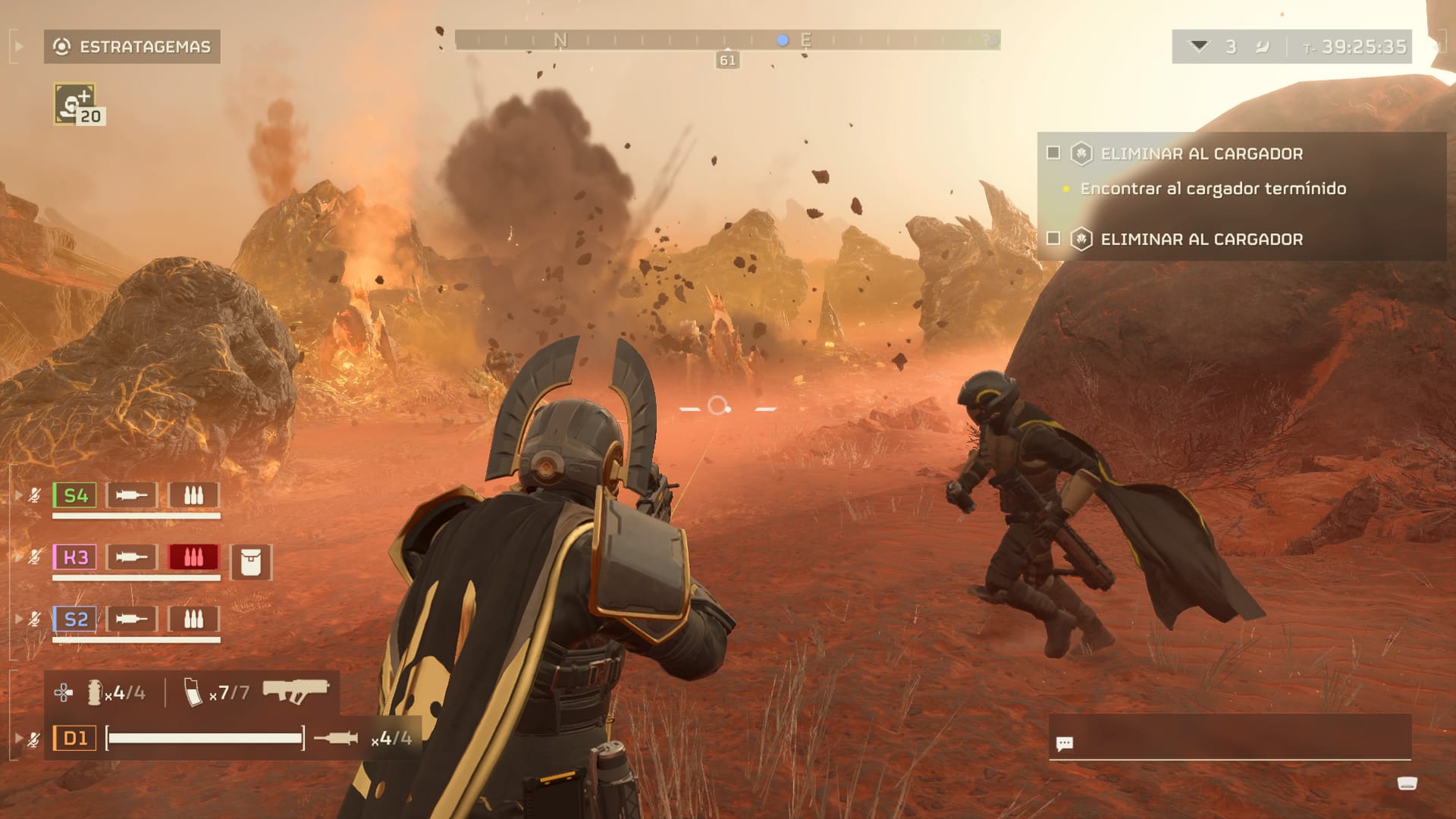Select the grenade icon in the loadout bar

pos(95,692)
